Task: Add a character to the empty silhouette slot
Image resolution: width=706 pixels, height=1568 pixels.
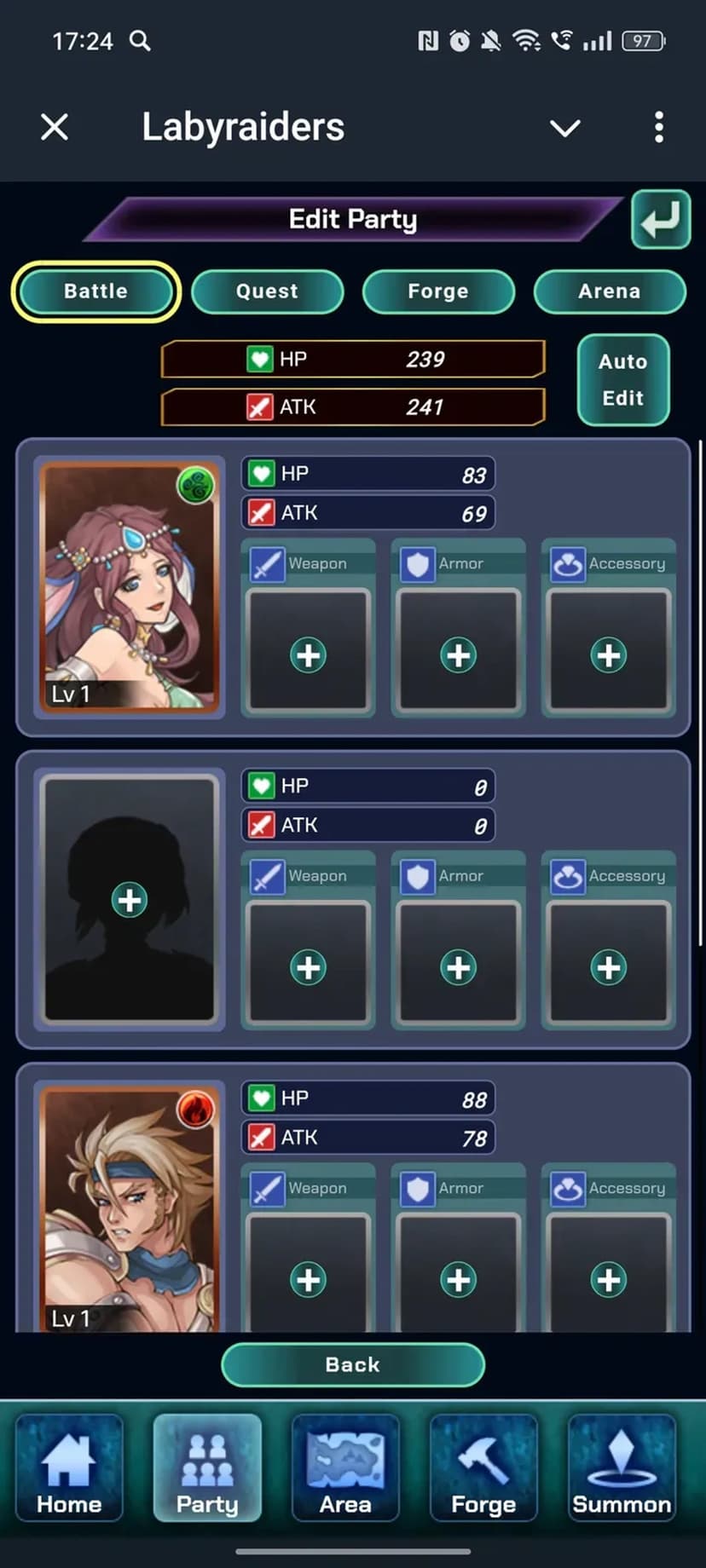Action: 130,899
